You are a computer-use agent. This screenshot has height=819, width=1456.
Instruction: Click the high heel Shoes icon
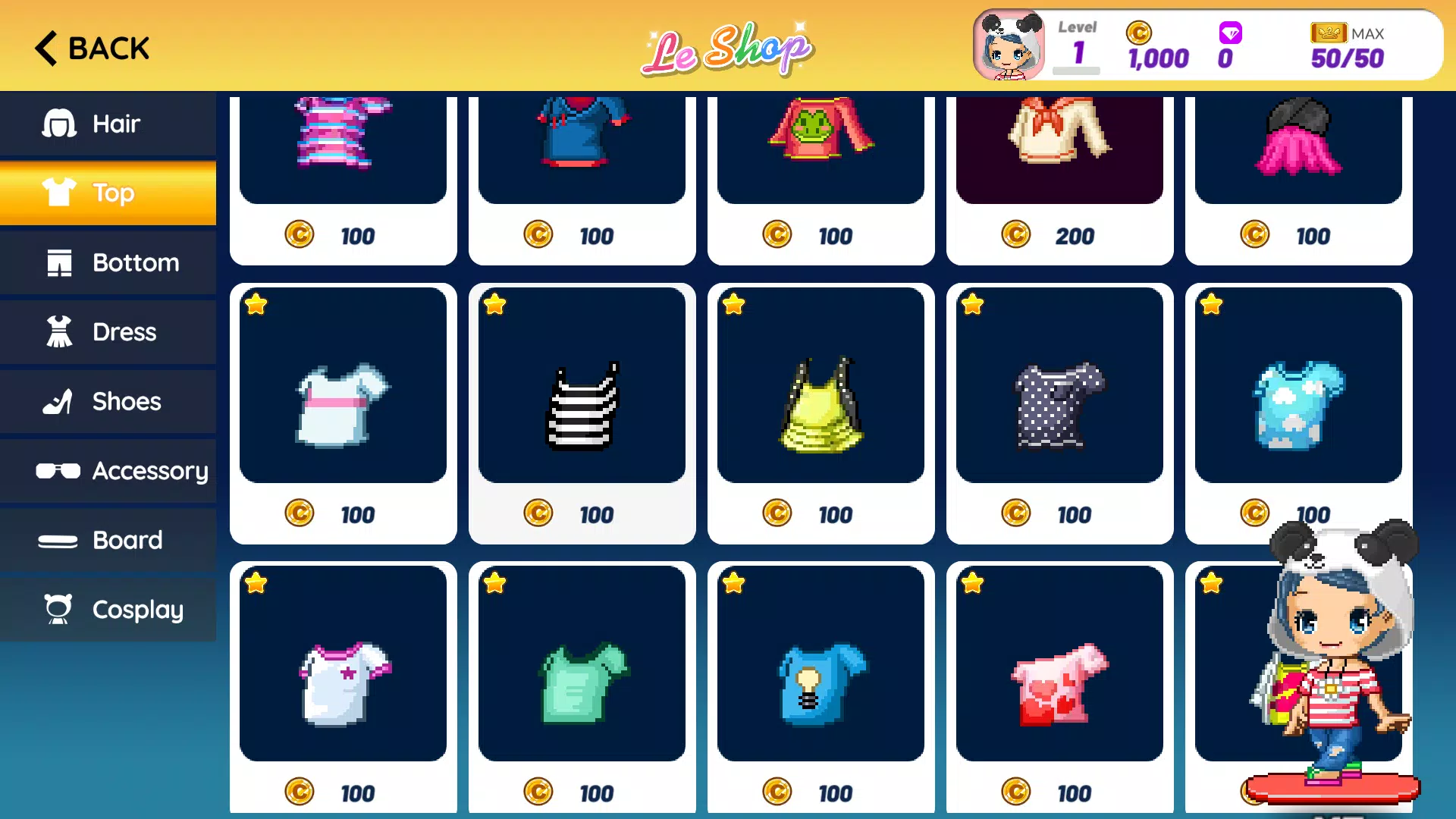59,401
